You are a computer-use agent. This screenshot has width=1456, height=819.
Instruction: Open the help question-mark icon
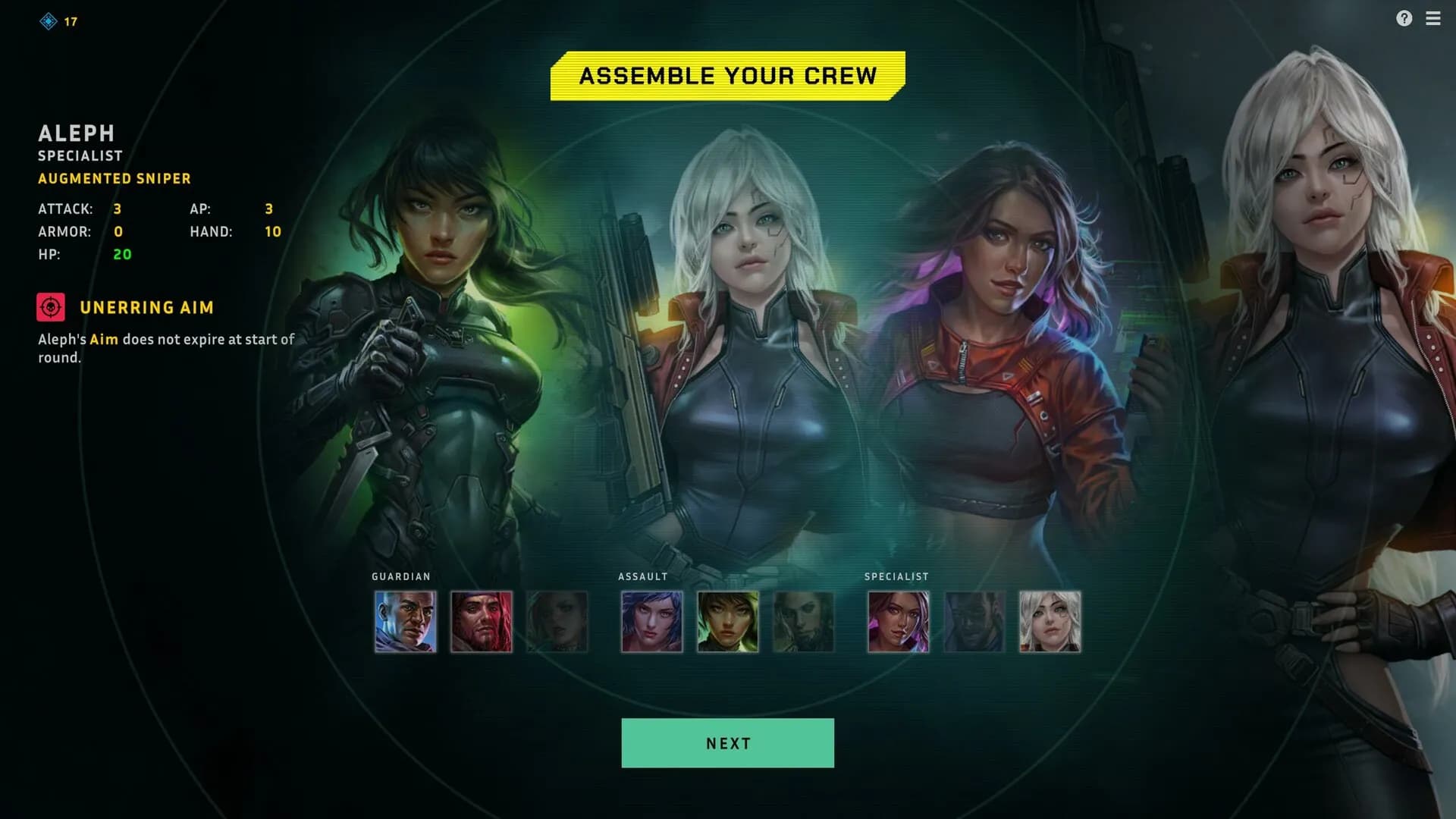(1404, 19)
